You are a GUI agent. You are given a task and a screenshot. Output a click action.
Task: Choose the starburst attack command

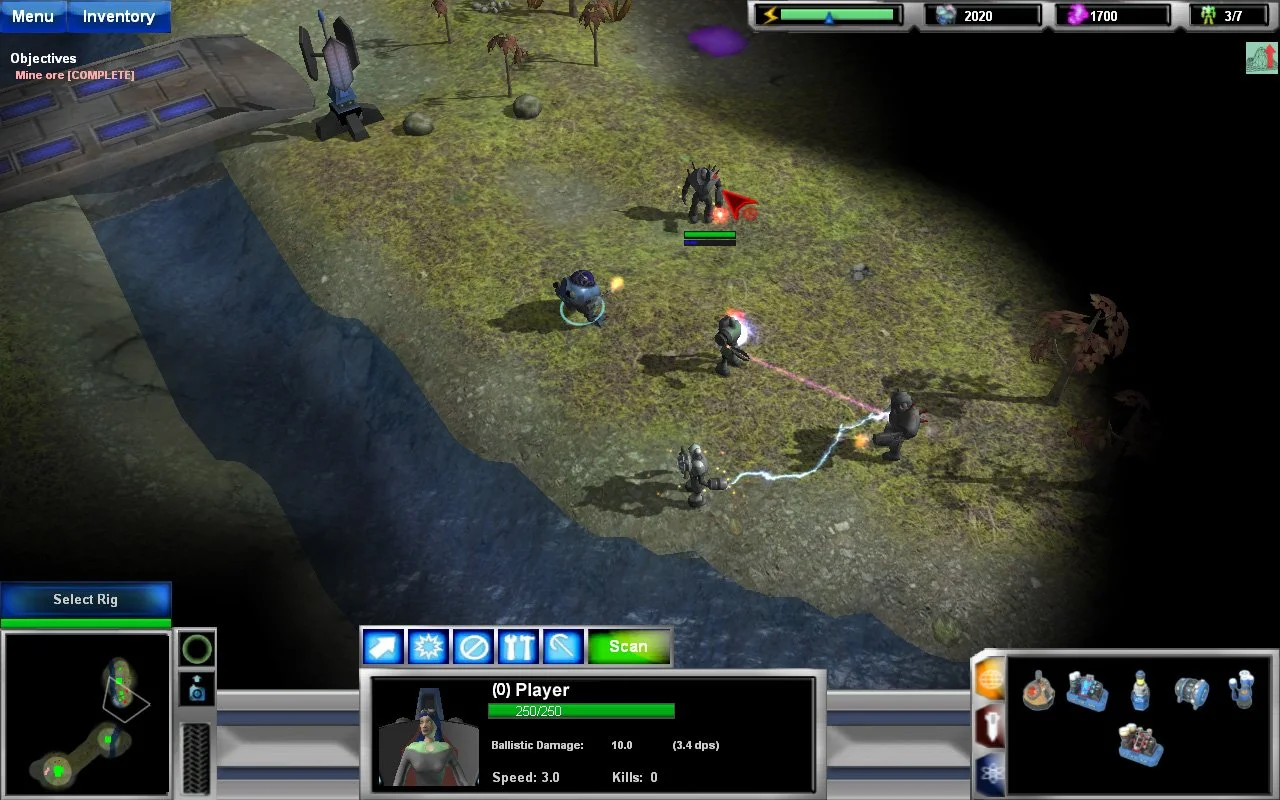428,647
